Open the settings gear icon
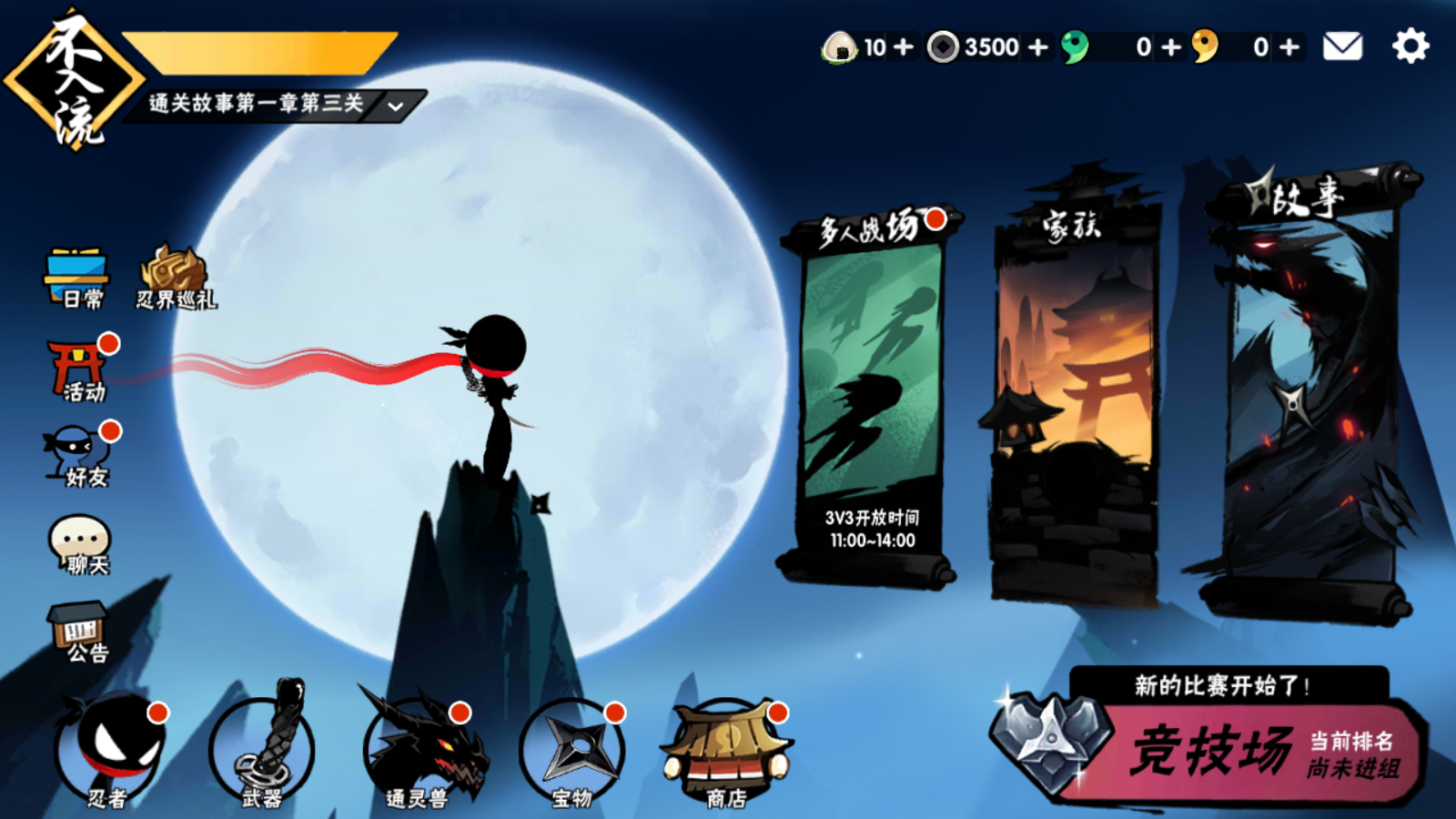 coord(1410,45)
